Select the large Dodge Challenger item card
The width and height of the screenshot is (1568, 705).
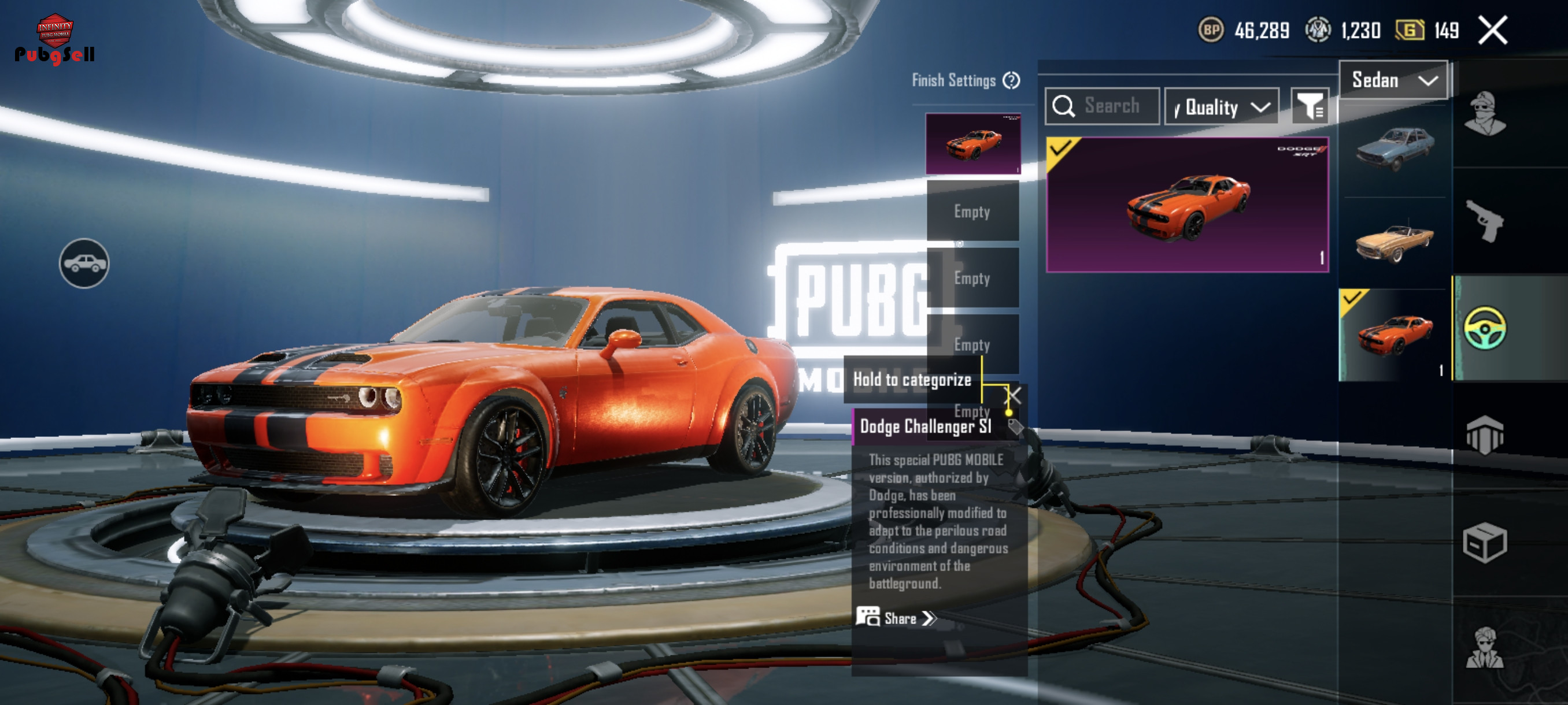(1187, 205)
